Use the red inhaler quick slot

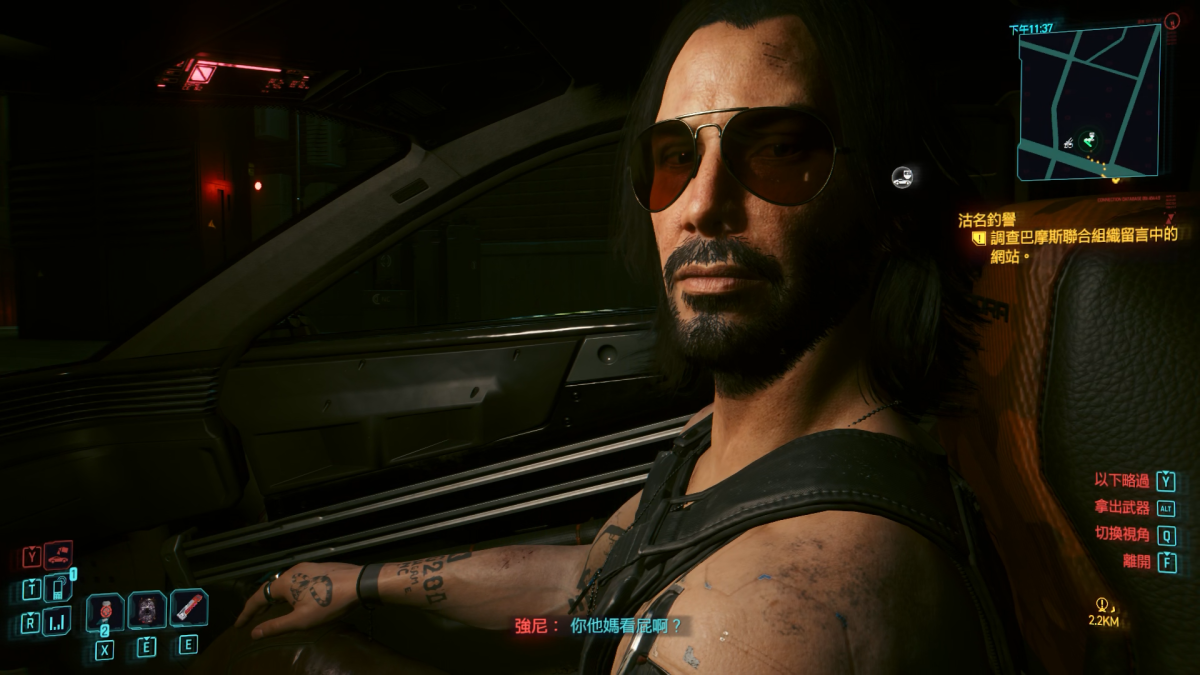tap(188, 607)
